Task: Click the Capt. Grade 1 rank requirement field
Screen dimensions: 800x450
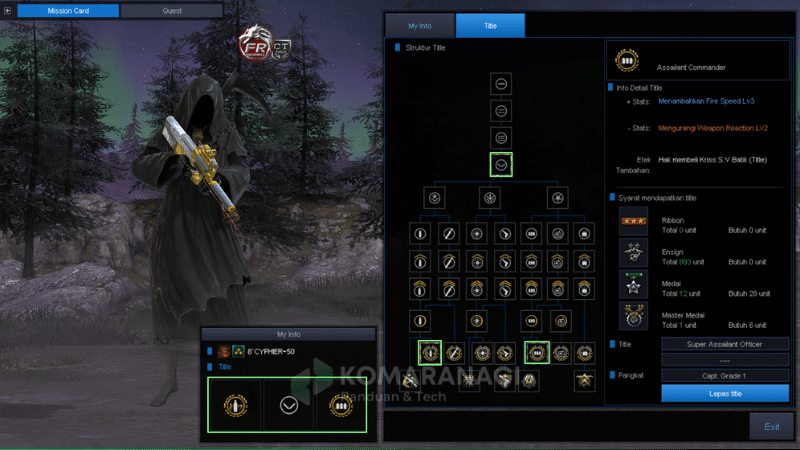Action: click(724, 375)
